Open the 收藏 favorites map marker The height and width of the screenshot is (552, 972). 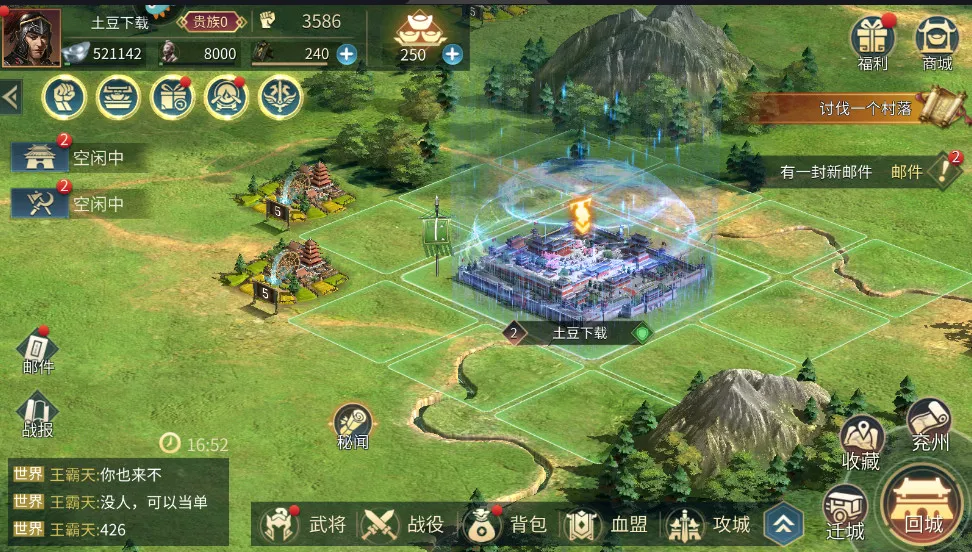(x=861, y=443)
